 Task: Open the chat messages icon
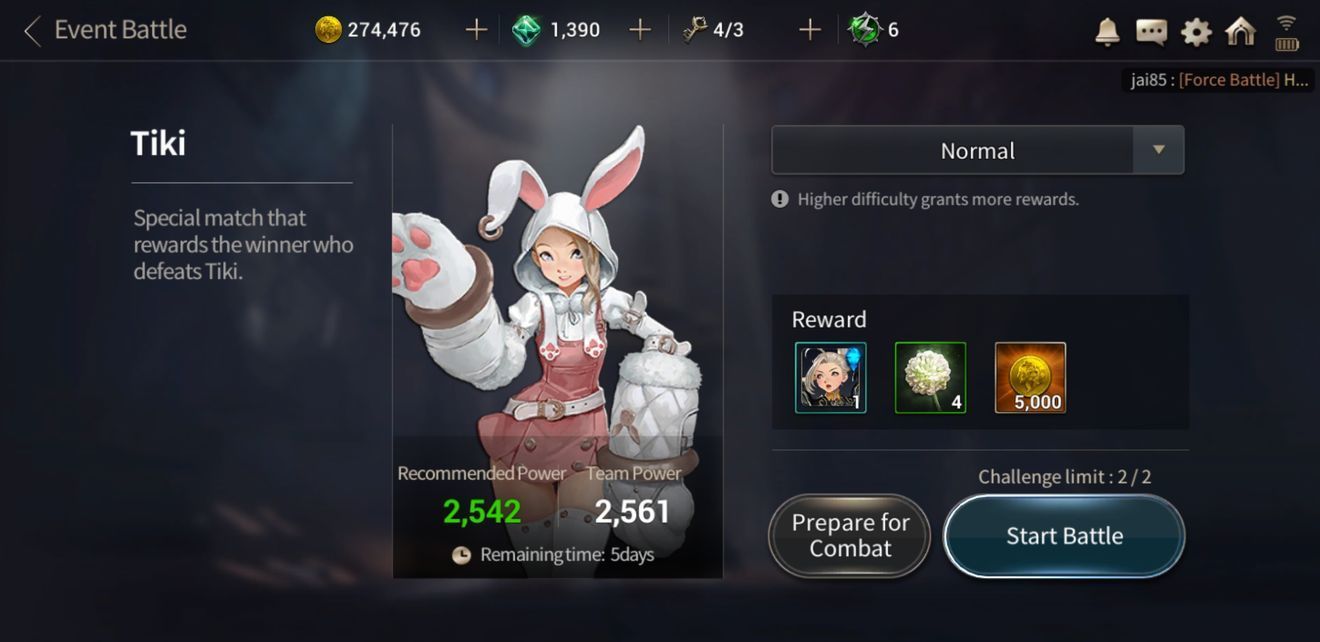1151,32
